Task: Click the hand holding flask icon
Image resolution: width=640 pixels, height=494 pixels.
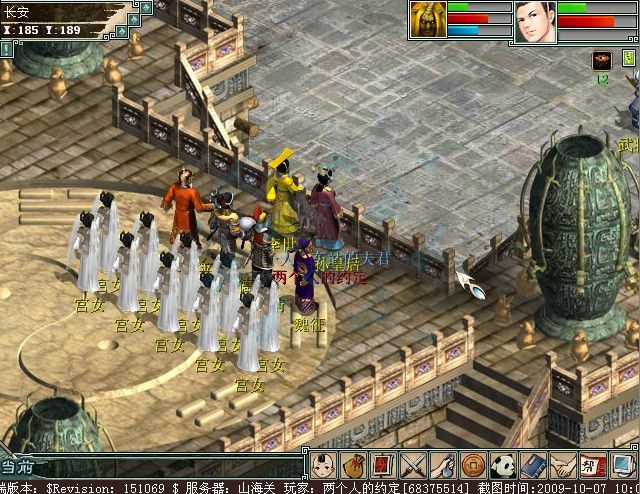Action: tap(443, 464)
